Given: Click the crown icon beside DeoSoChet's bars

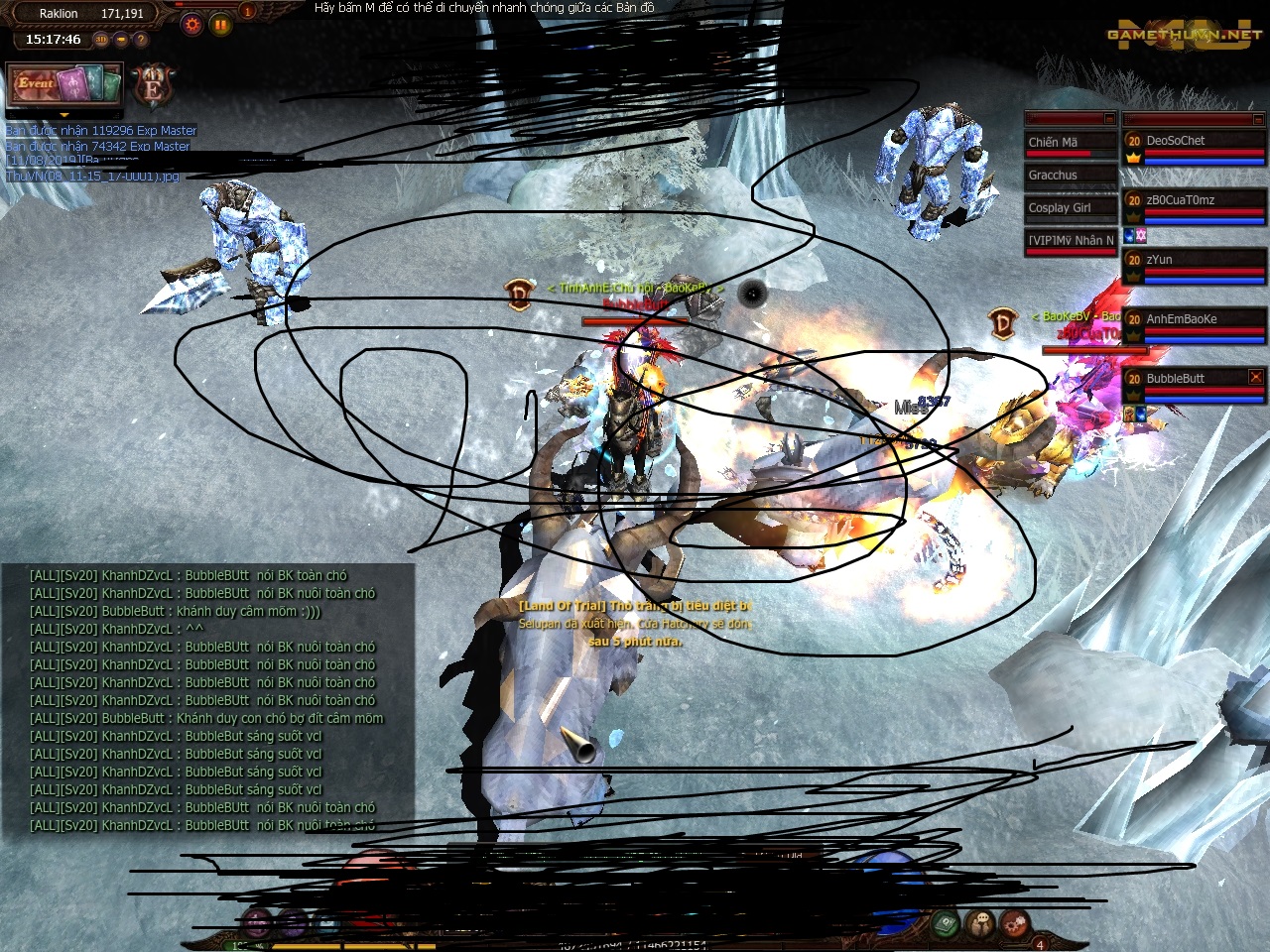Looking at the screenshot, I should click(x=1133, y=159).
